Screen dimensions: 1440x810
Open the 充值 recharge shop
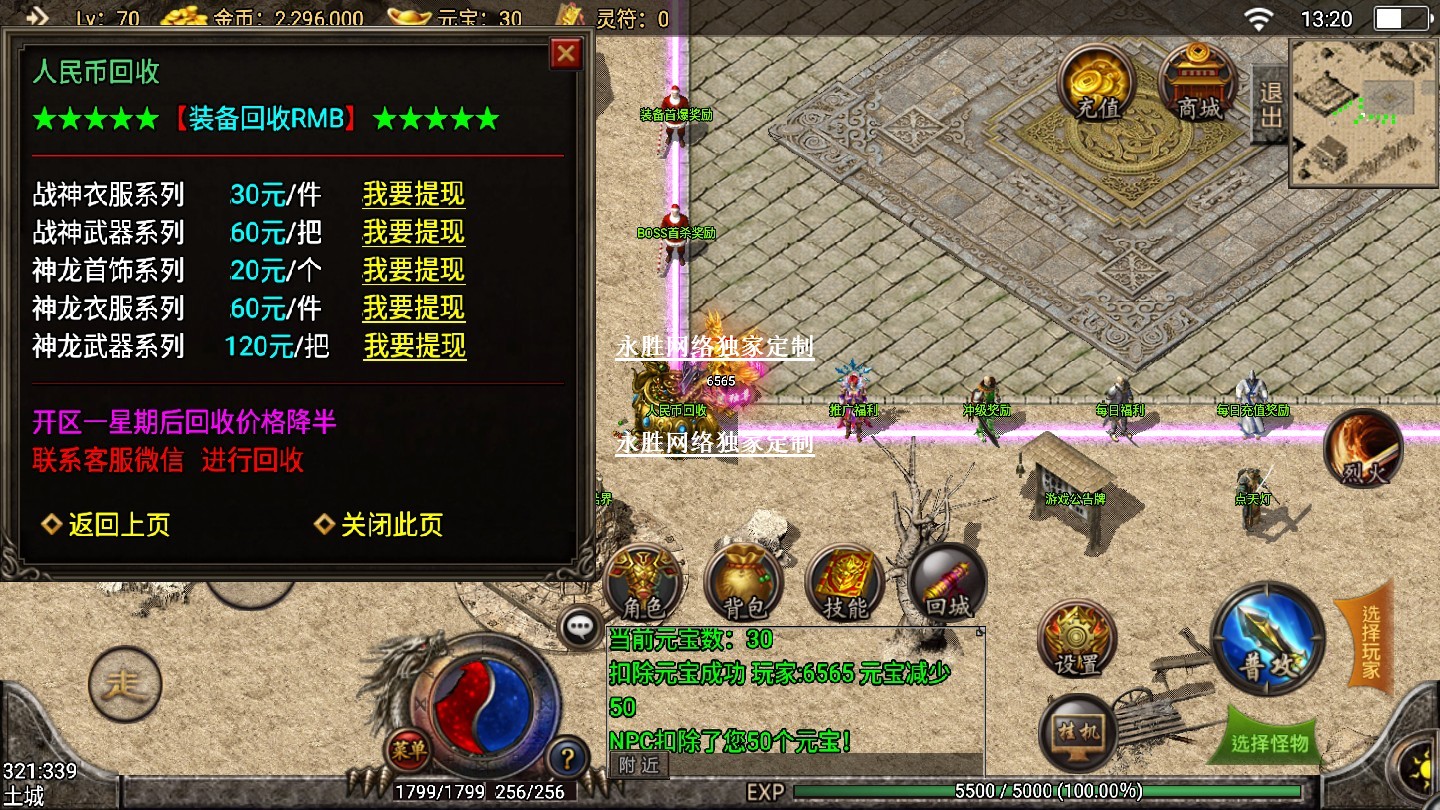(1097, 83)
